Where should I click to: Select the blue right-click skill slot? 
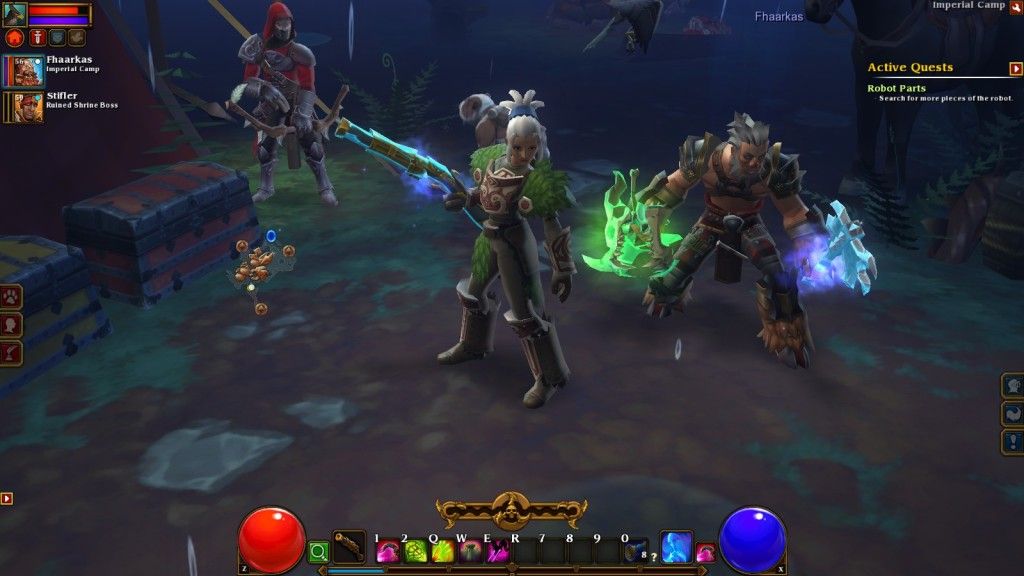pyautogui.click(x=677, y=546)
